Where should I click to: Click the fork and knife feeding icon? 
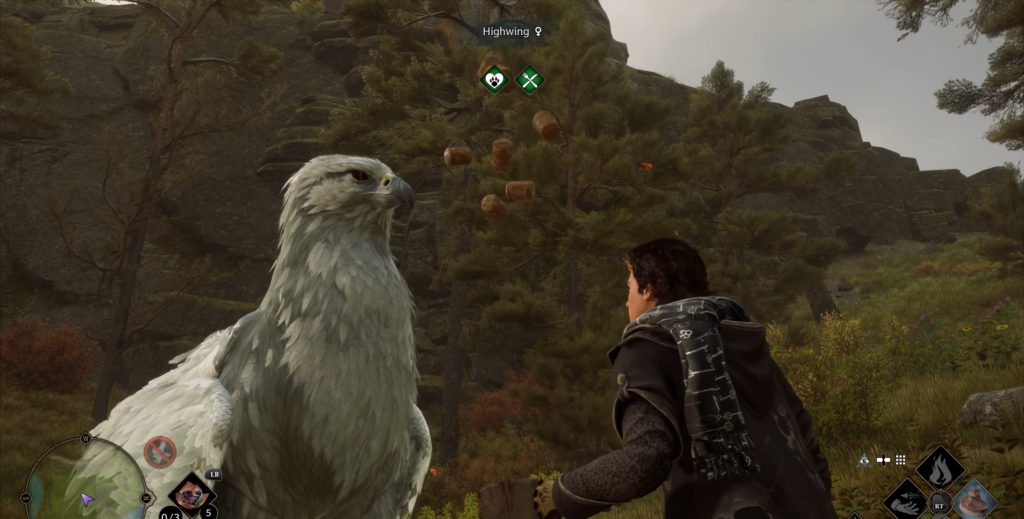(x=529, y=79)
